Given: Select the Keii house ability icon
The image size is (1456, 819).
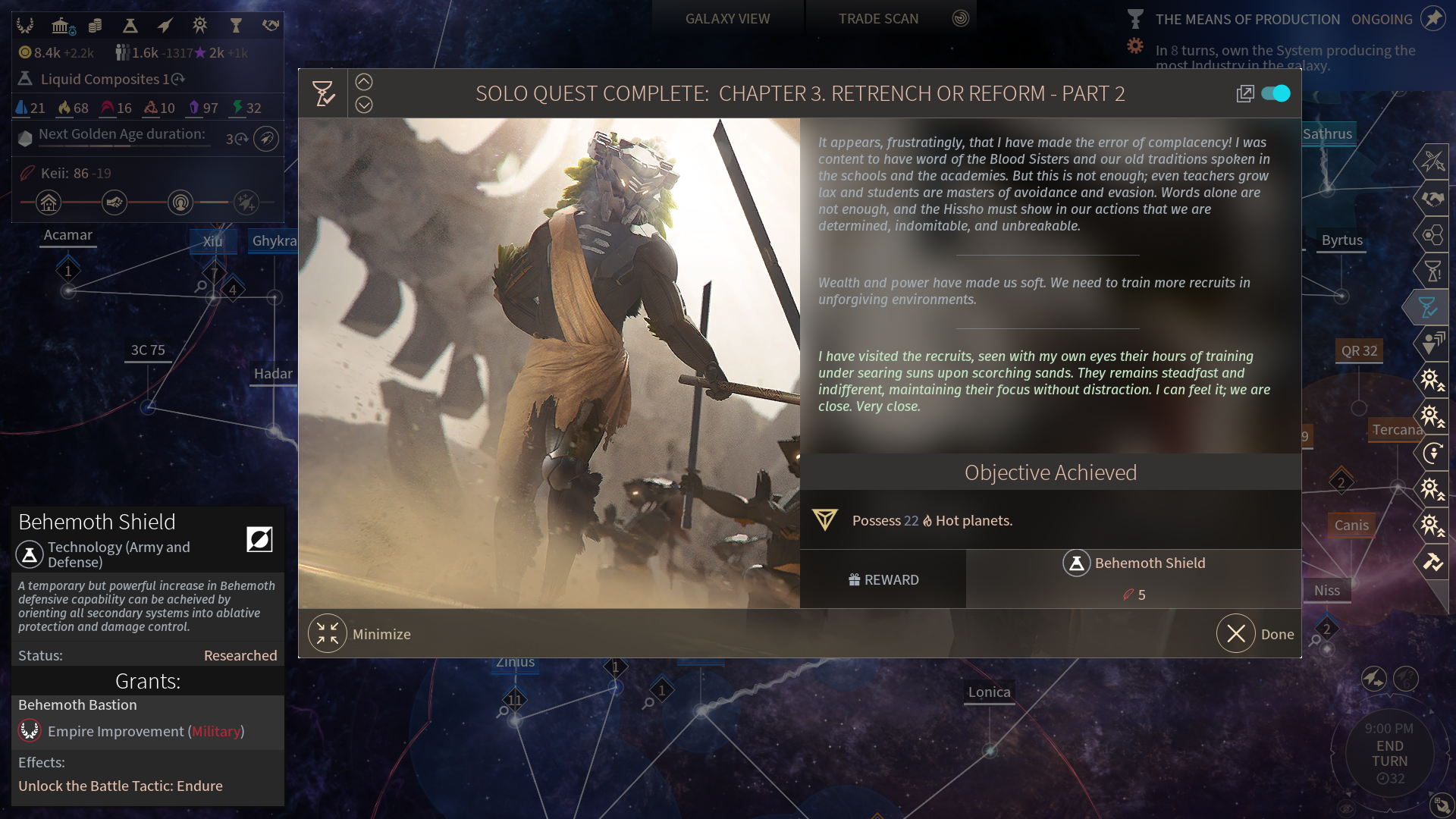Looking at the screenshot, I should 49,202.
